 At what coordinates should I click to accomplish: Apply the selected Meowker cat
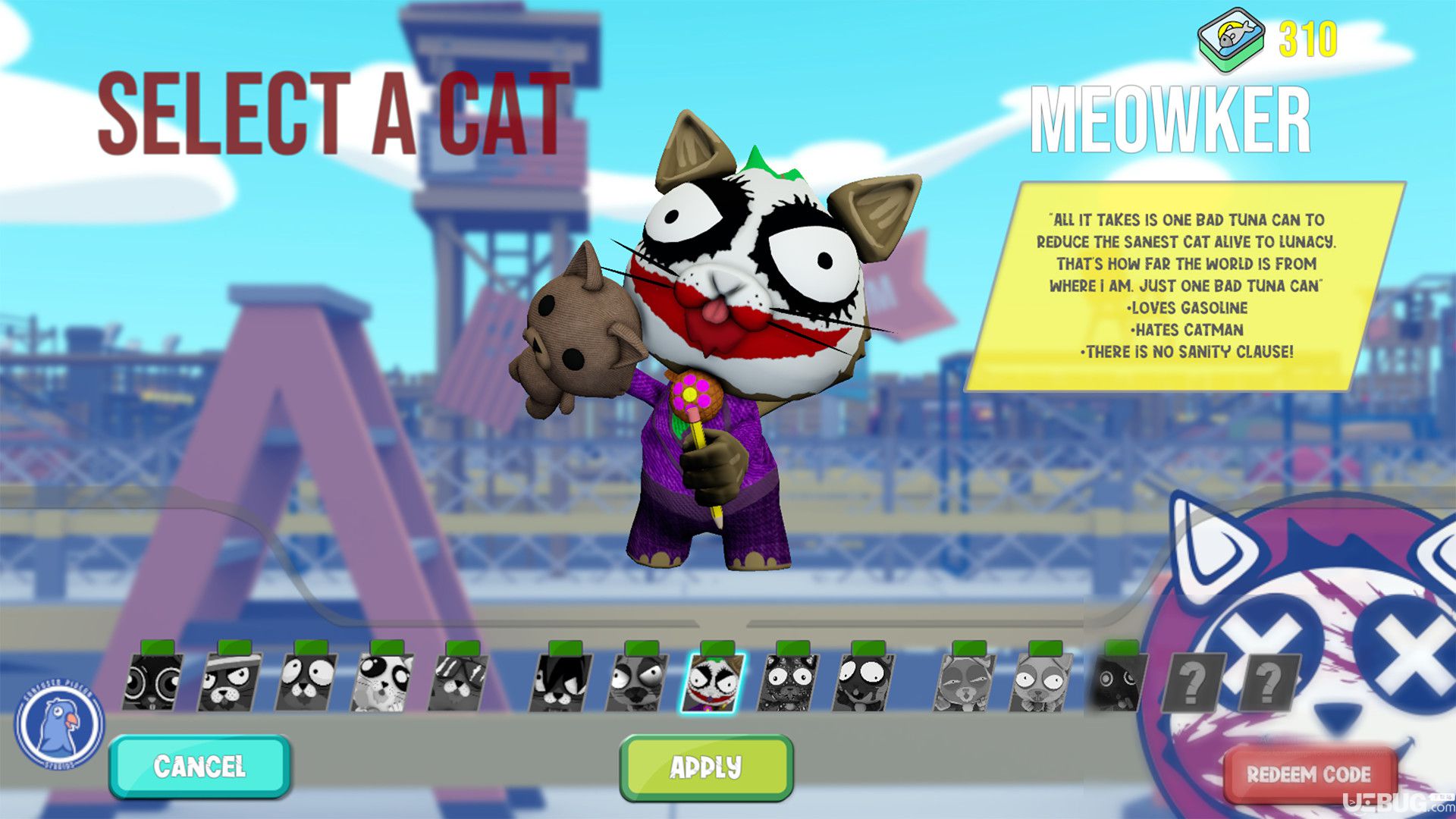pos(706,767)
